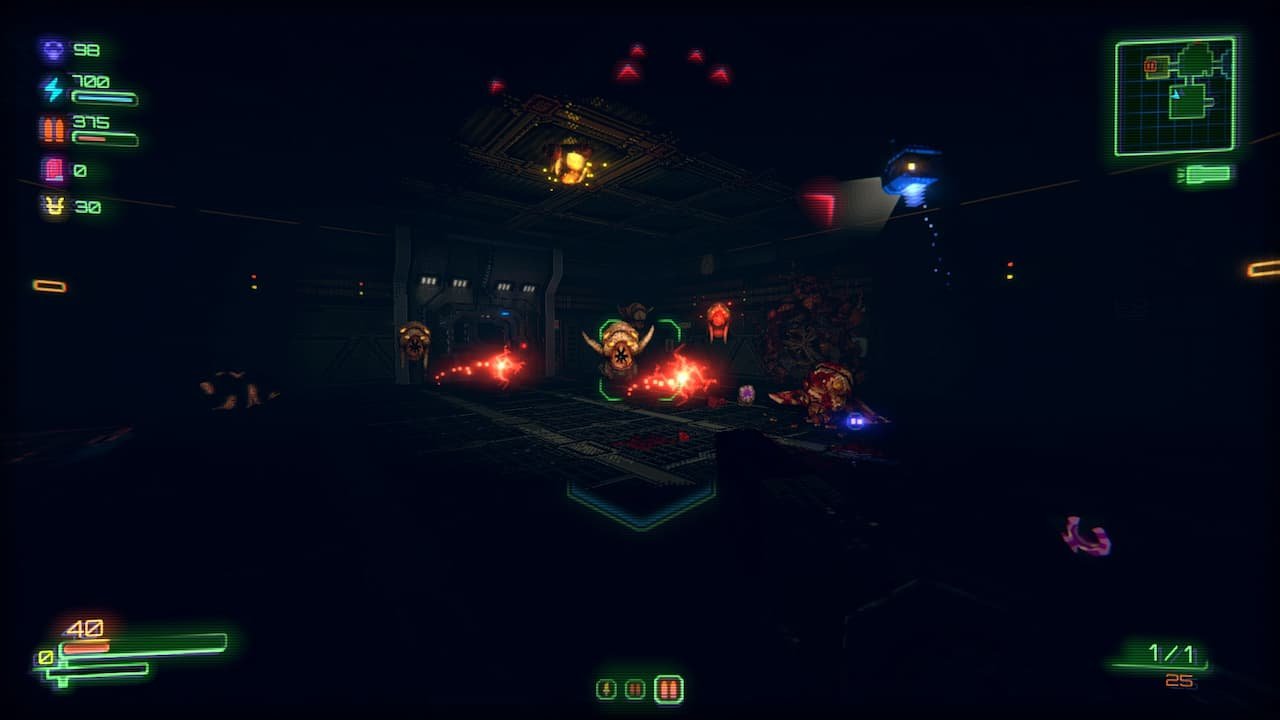Click the orange bullets ammo icon
Image resolution: width=1280 pixels, height=720 pixels.
52,130
